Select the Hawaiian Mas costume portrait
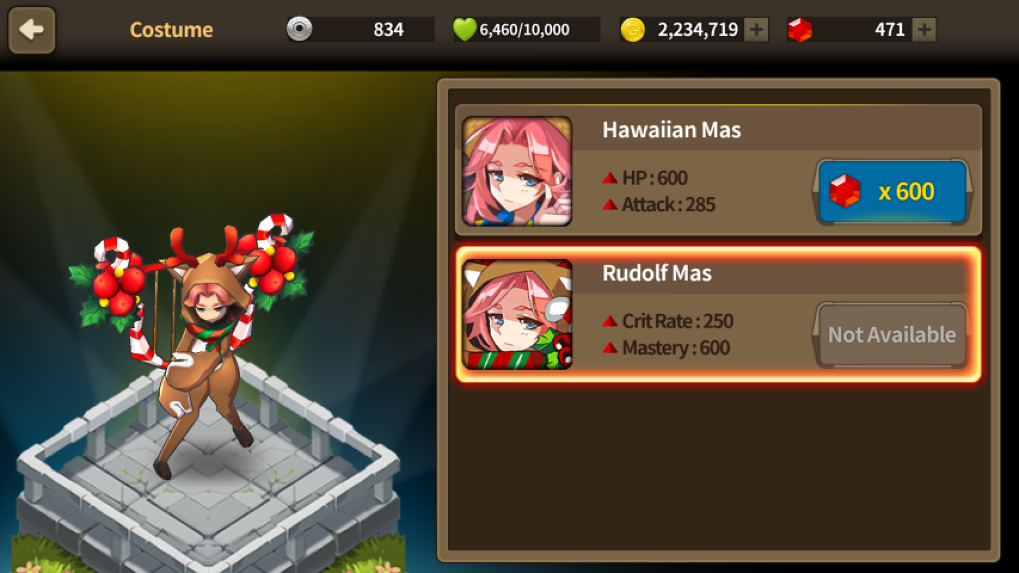The height and width of the screenshot is (573, 1019). click(517, 171)
